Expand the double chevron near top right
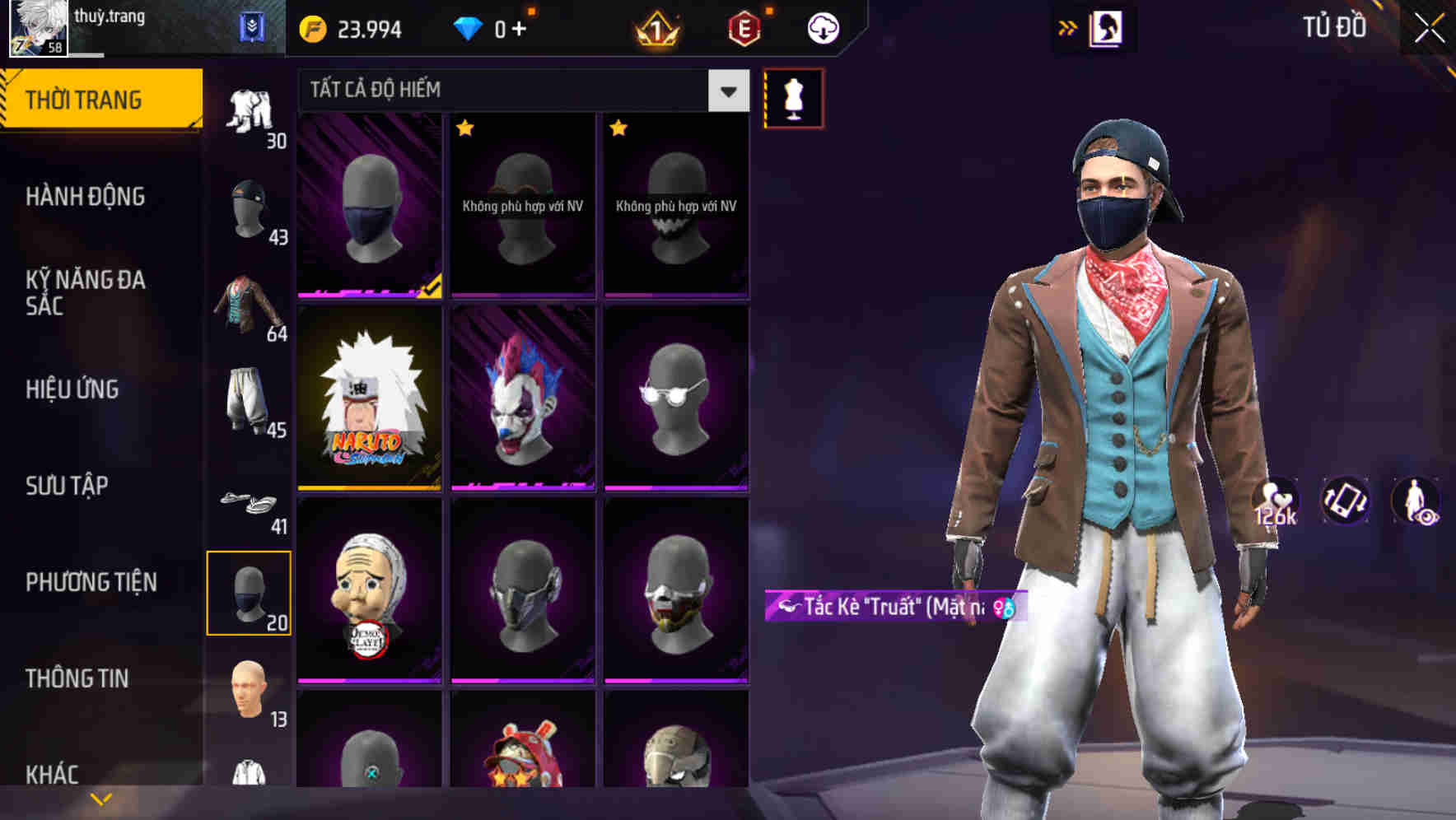1456x820 pixels. (1066, 27)
